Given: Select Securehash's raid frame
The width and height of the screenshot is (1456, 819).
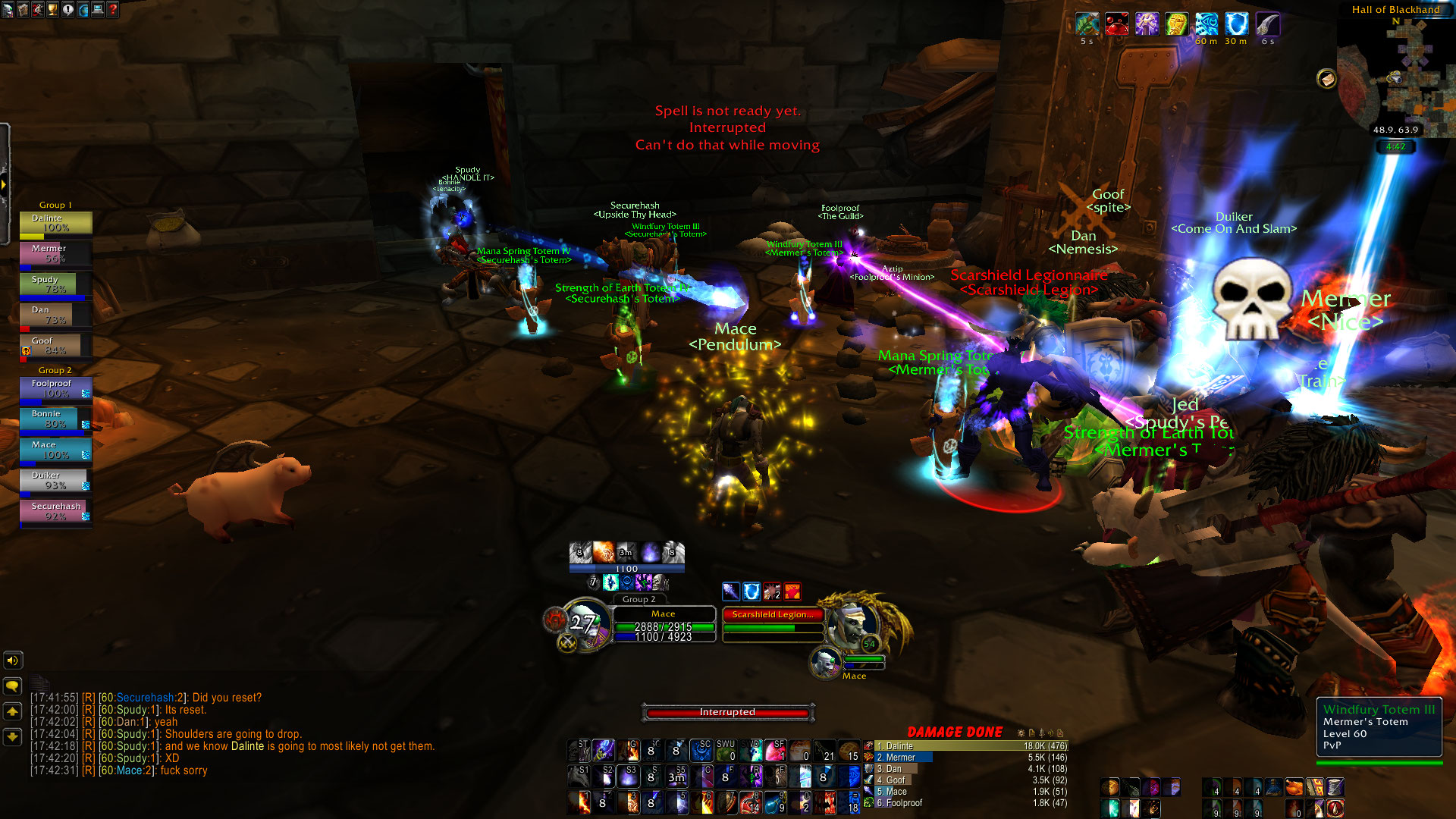Looking at the screenshot, I should click(55, 510).
